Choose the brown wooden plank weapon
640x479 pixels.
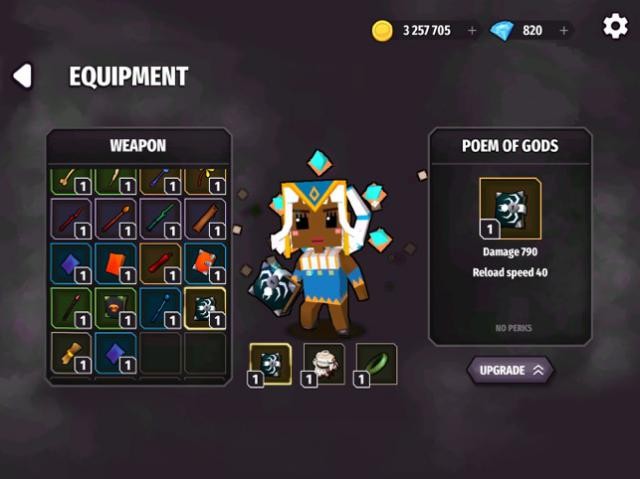click(x=204, y=218)
